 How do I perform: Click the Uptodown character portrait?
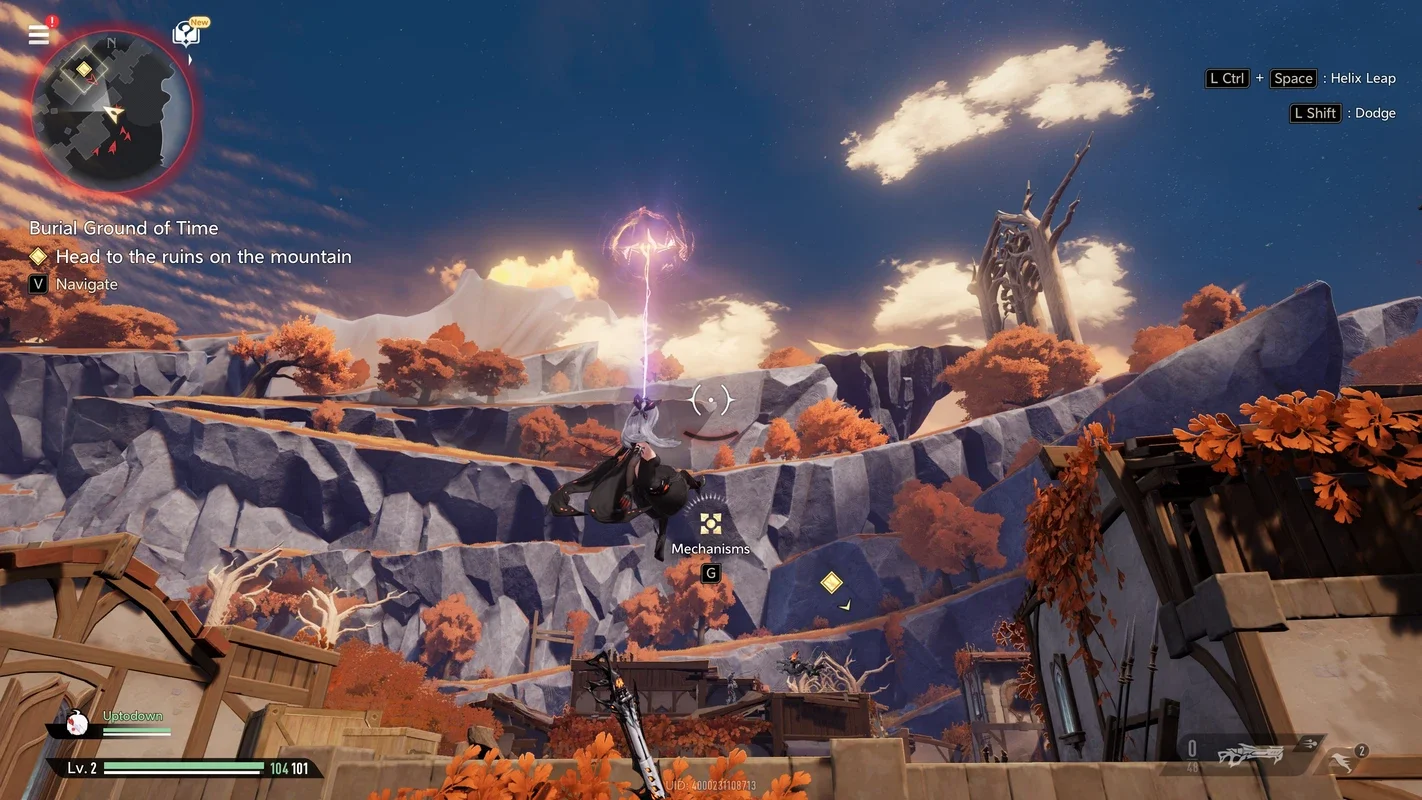coord(78,722)
